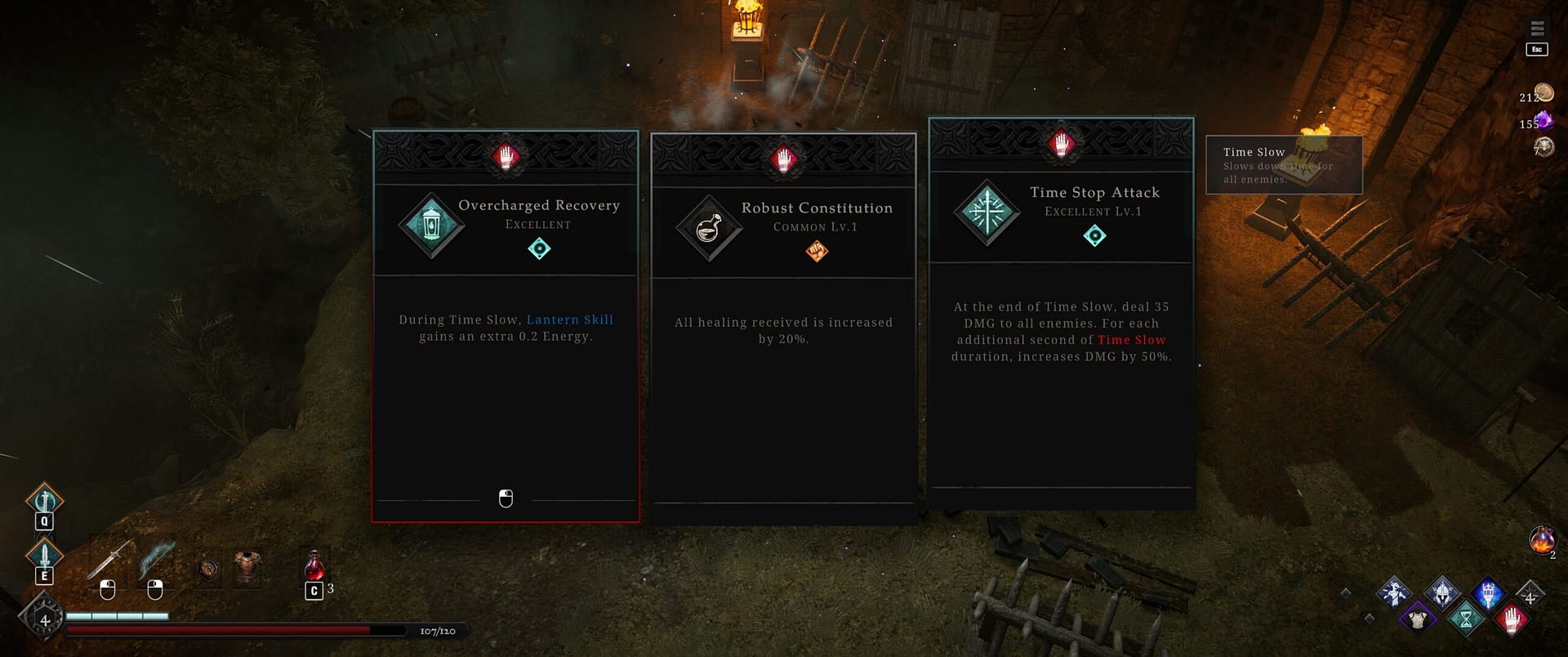1568x657 pixels.
Task: Click the helmet buff icon
Action: point(1442,593)
